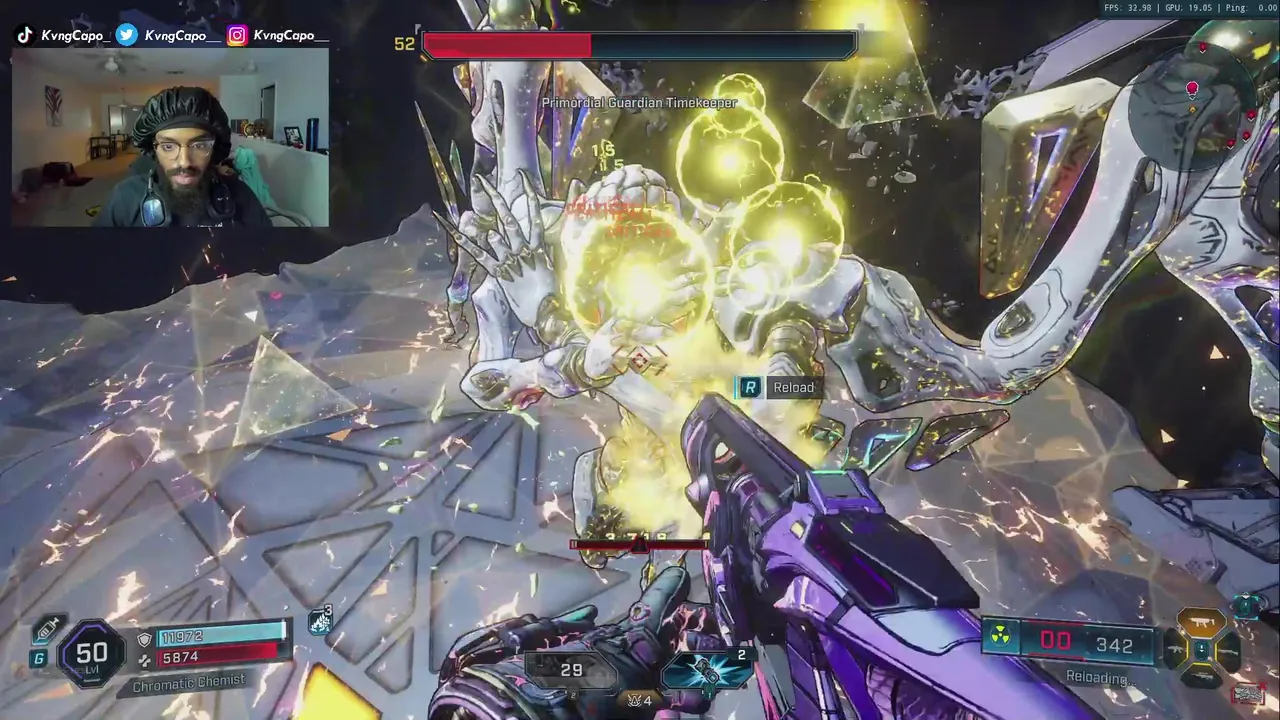Select the boss skull marker on the minimap
This screenshot has height=720, width=1280.
(x=1192, y=89)
